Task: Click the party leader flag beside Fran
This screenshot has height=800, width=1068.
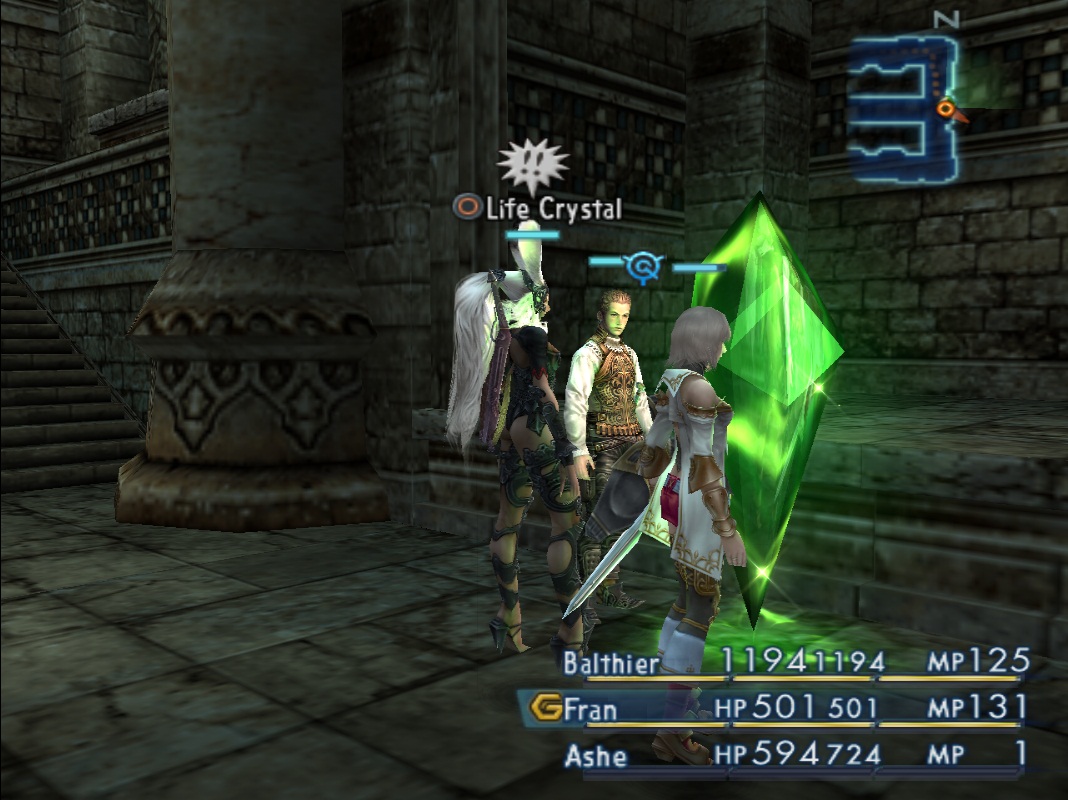Action: pos(544,709)
